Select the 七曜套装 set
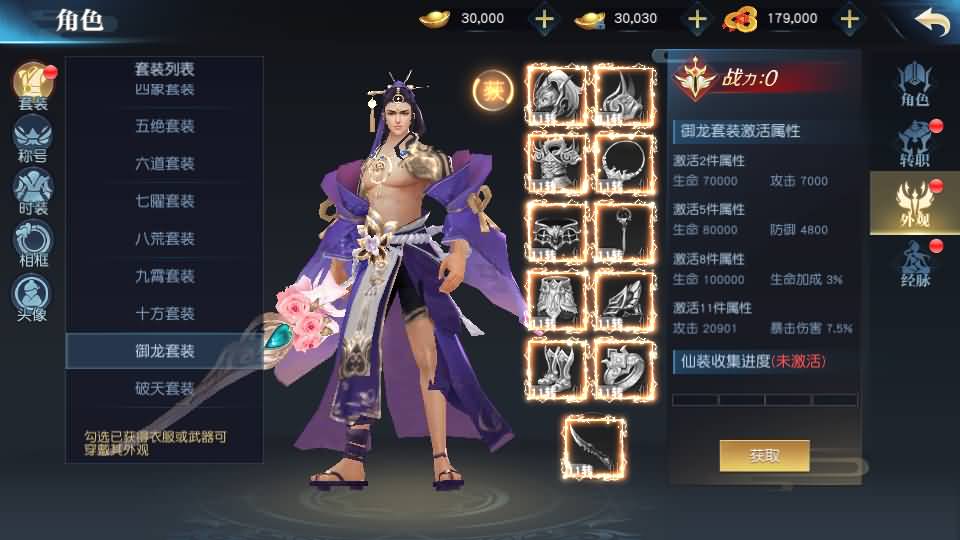Image resolution: width=960 pixels, height=540 pixels. pos(165,201)
